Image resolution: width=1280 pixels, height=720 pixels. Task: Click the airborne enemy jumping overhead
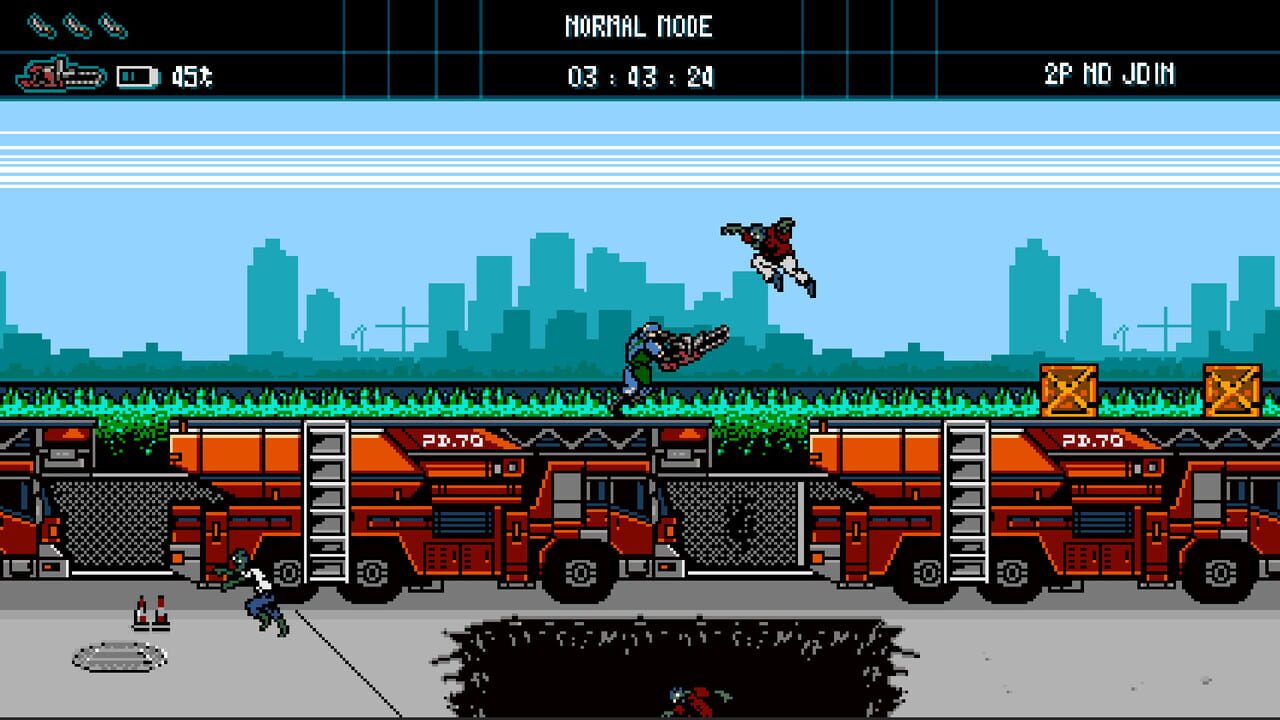[770, 245]
